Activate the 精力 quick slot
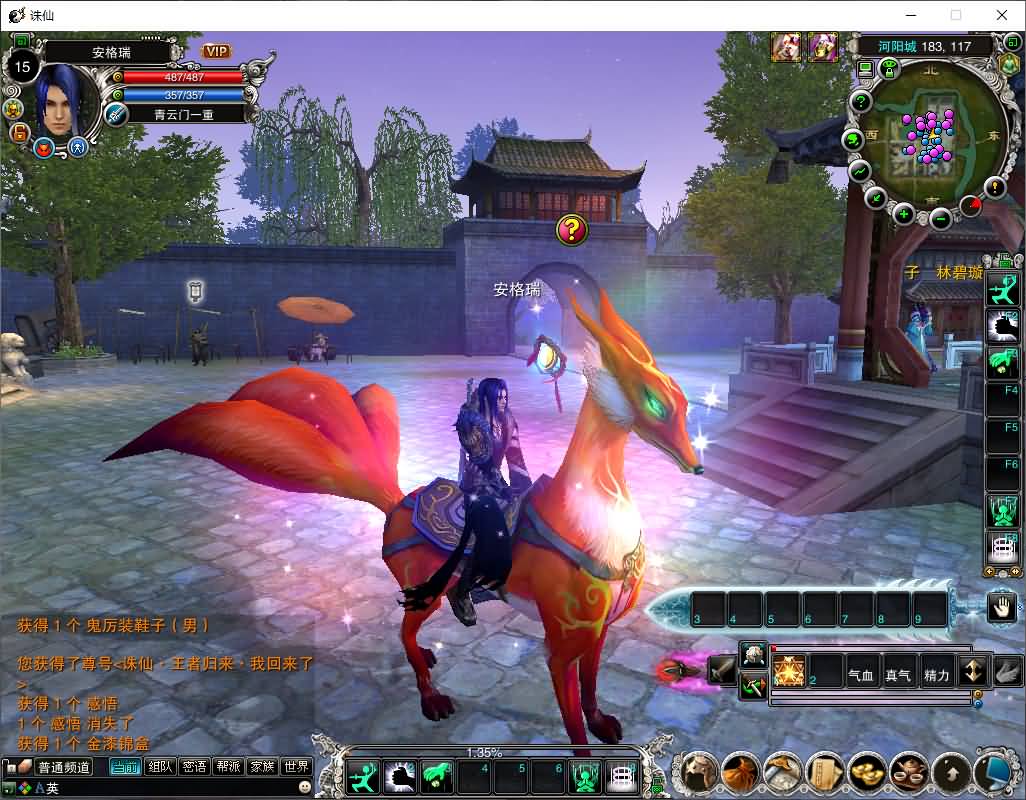Screen dimensions: 1026x800 (x=936, y=675)
